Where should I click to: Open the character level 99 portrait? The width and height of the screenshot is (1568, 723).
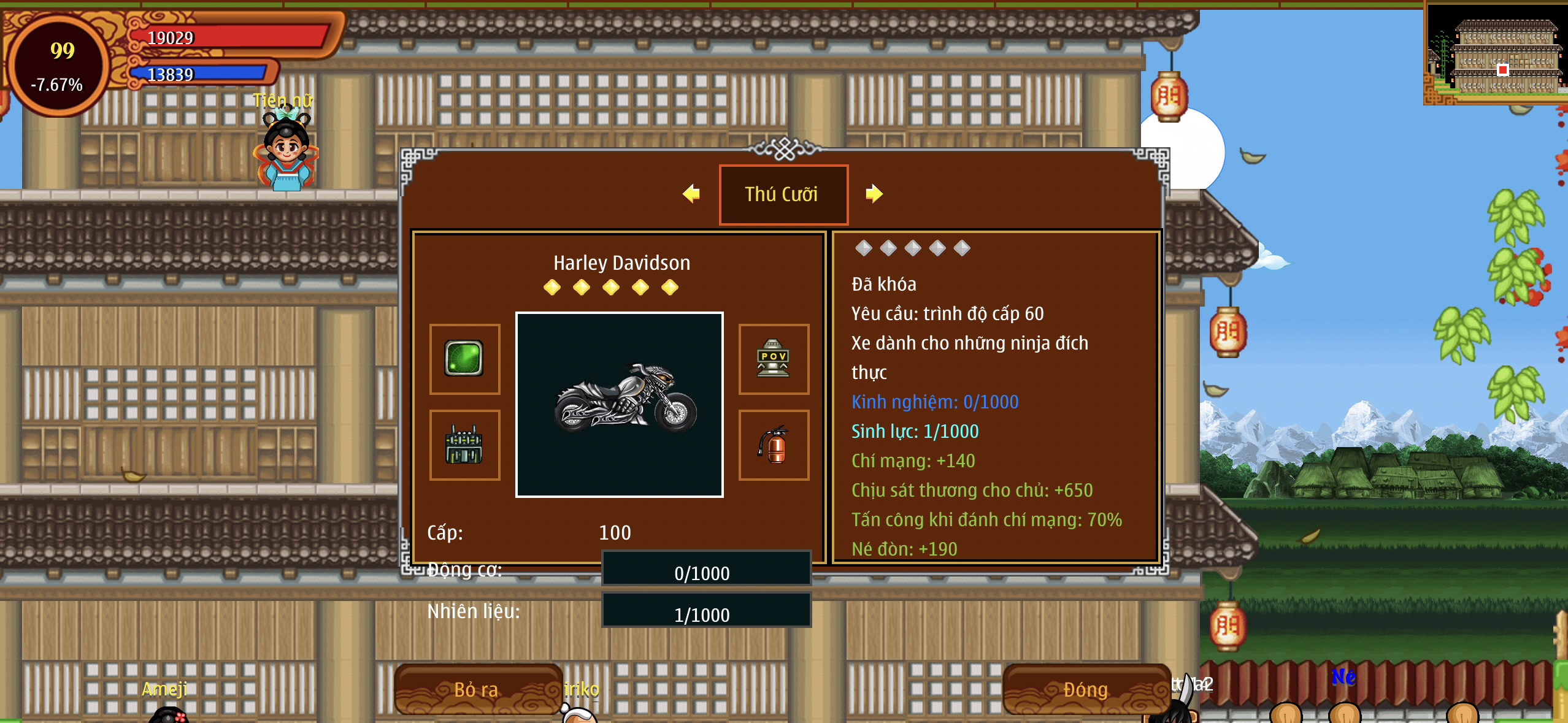pyautogui.click(x=58, y=65)
